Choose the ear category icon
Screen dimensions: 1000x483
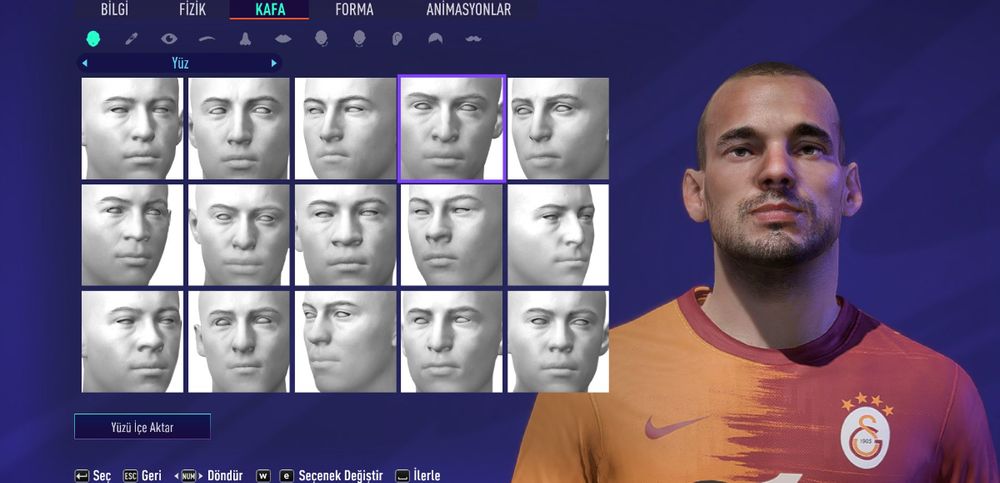[x=397, y=39]
